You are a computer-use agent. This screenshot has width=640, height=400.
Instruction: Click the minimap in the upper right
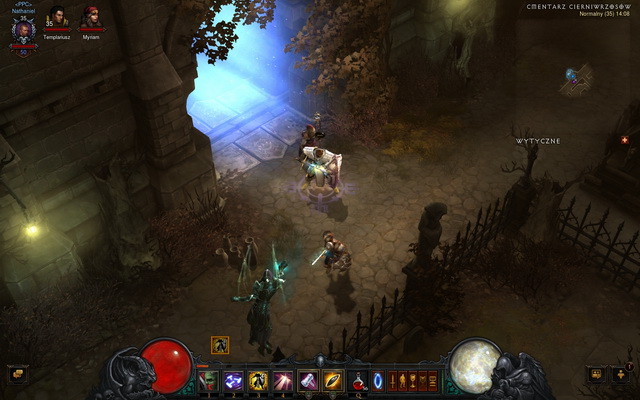click(577, 80)
